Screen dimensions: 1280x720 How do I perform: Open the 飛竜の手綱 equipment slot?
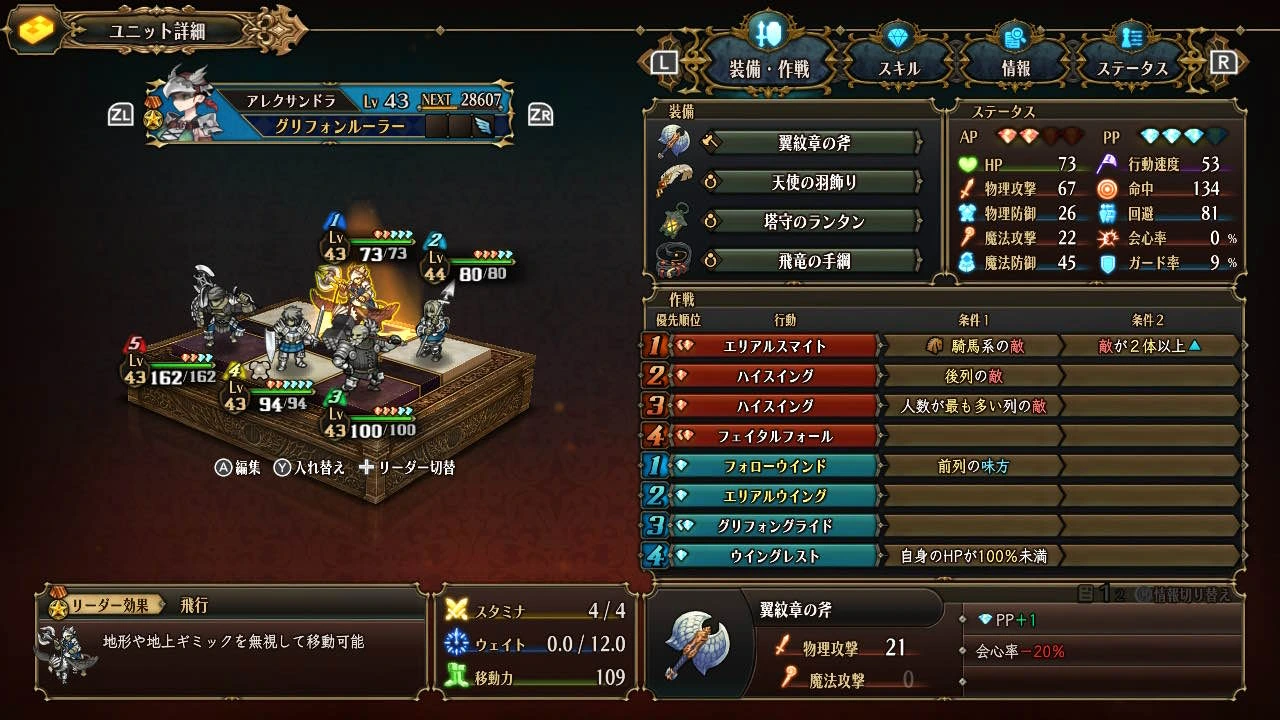point(813,261)
